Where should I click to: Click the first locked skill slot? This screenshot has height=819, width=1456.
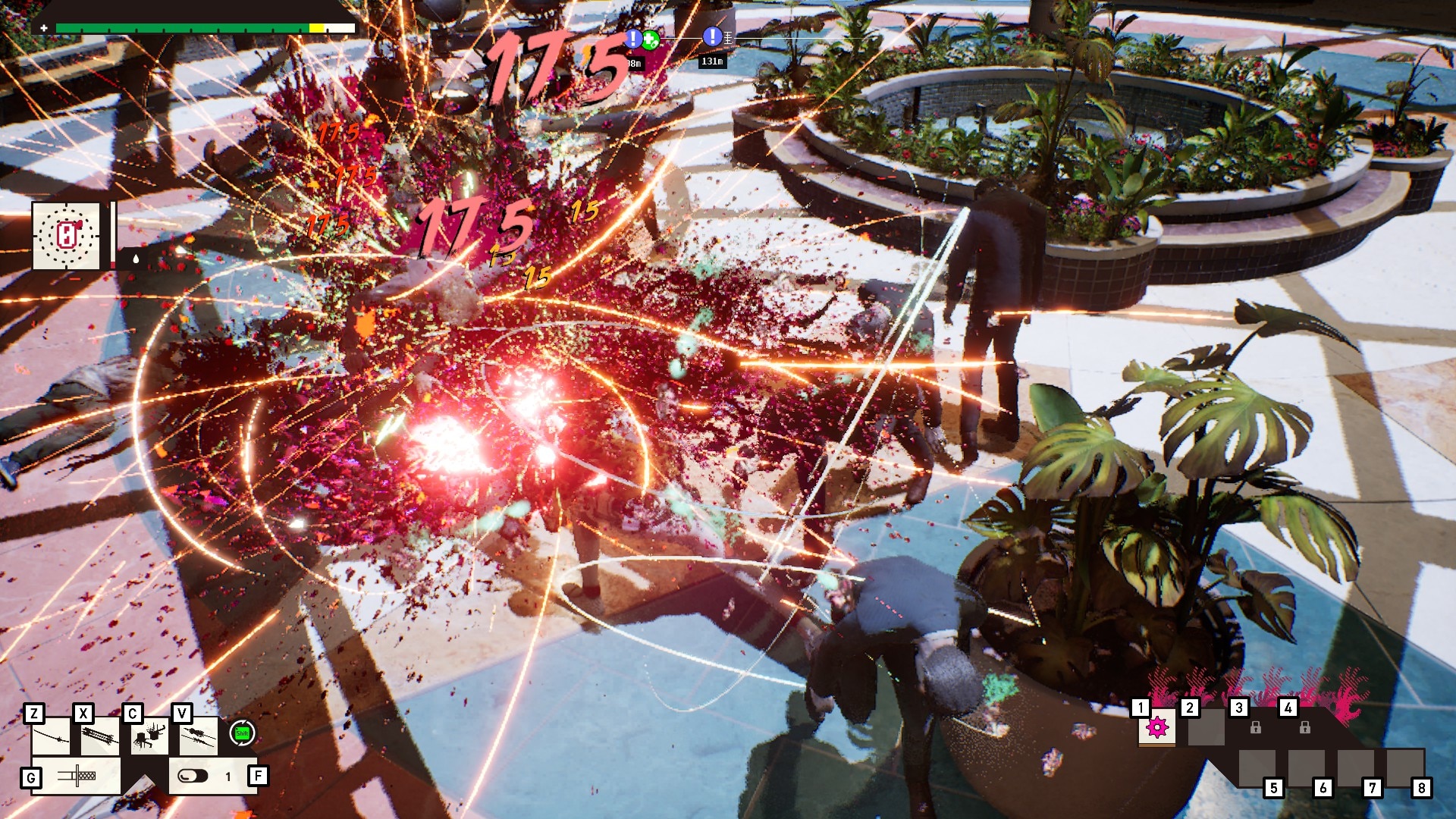pyautogui.click(x=1255, y=728)
